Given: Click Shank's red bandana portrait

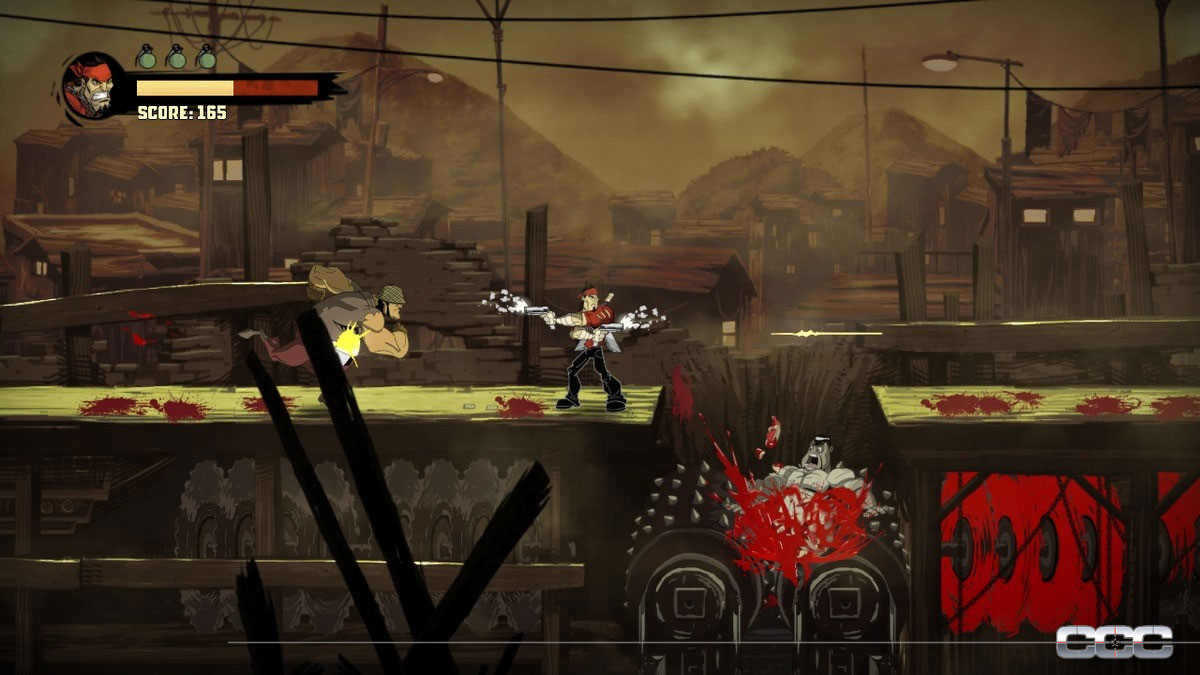Looking at the screenshot, I should tap(93, 83).
